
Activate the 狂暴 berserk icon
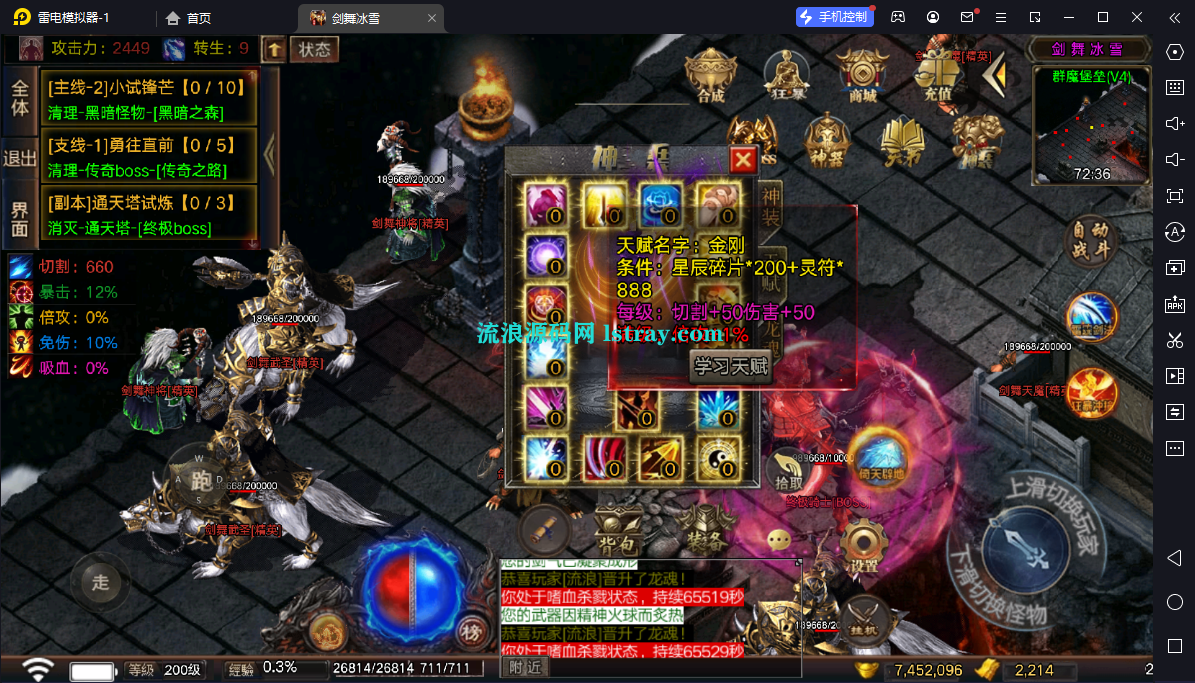786,76
